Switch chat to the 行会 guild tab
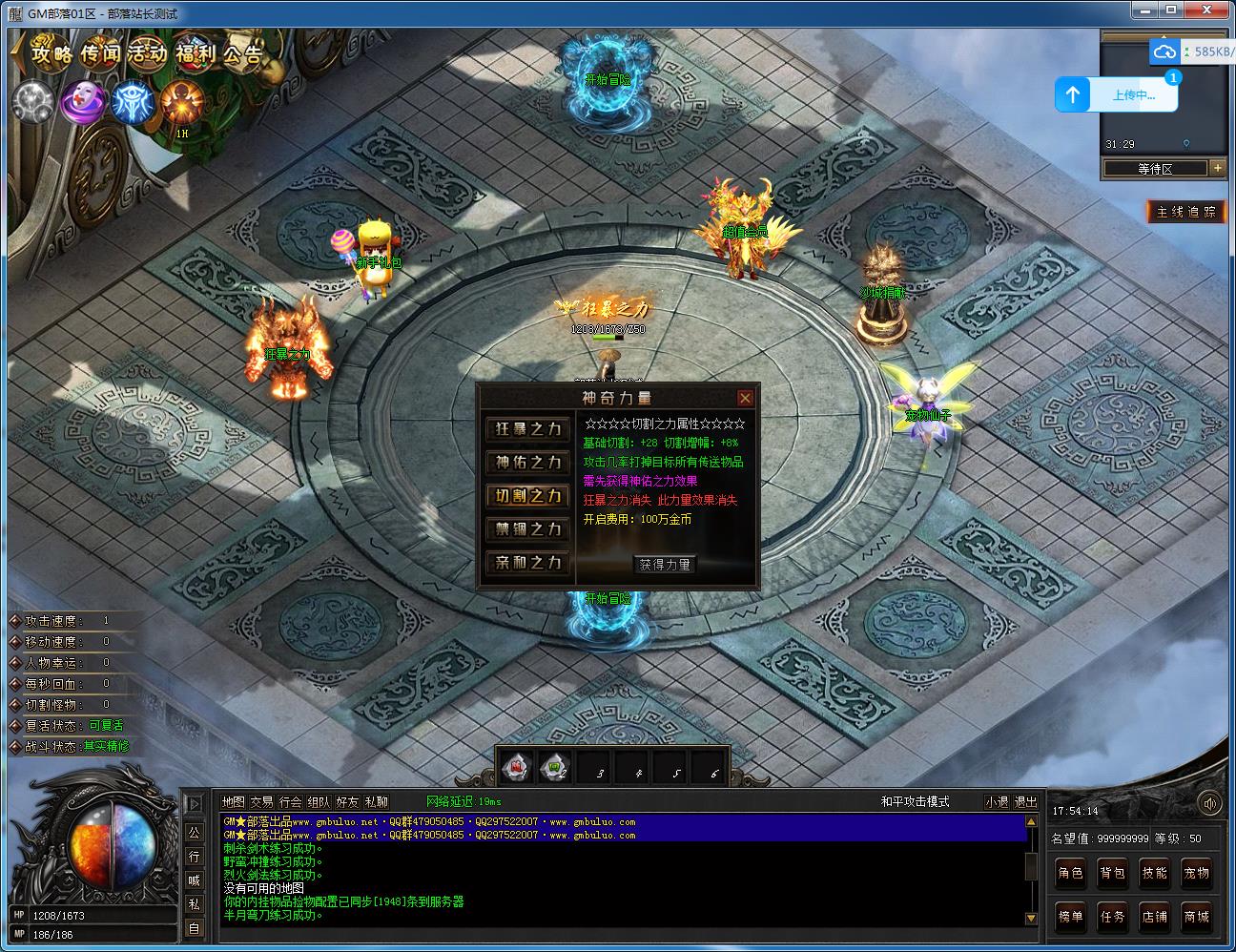 291,802
